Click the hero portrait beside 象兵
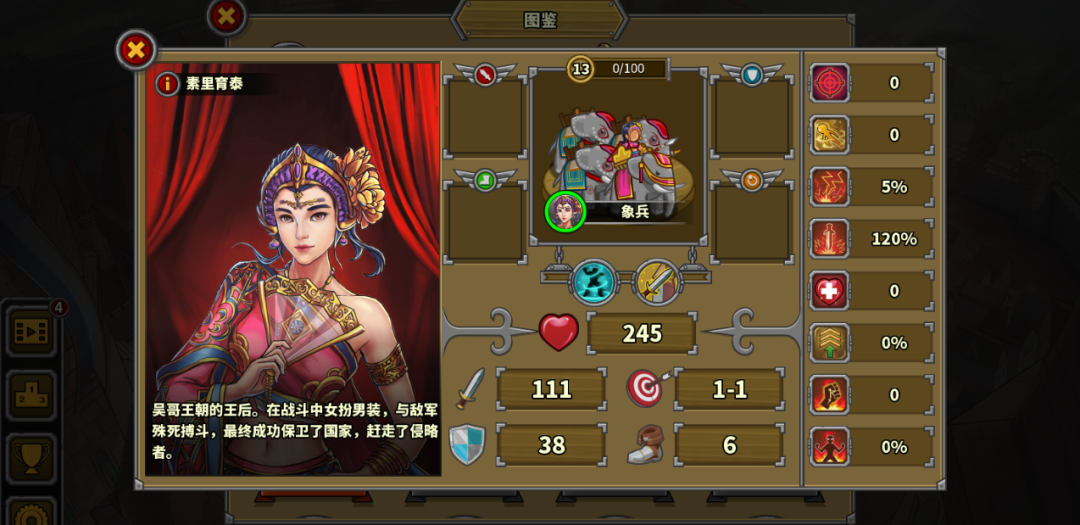This screenshot has height=525, width=1080. [565, 211]
